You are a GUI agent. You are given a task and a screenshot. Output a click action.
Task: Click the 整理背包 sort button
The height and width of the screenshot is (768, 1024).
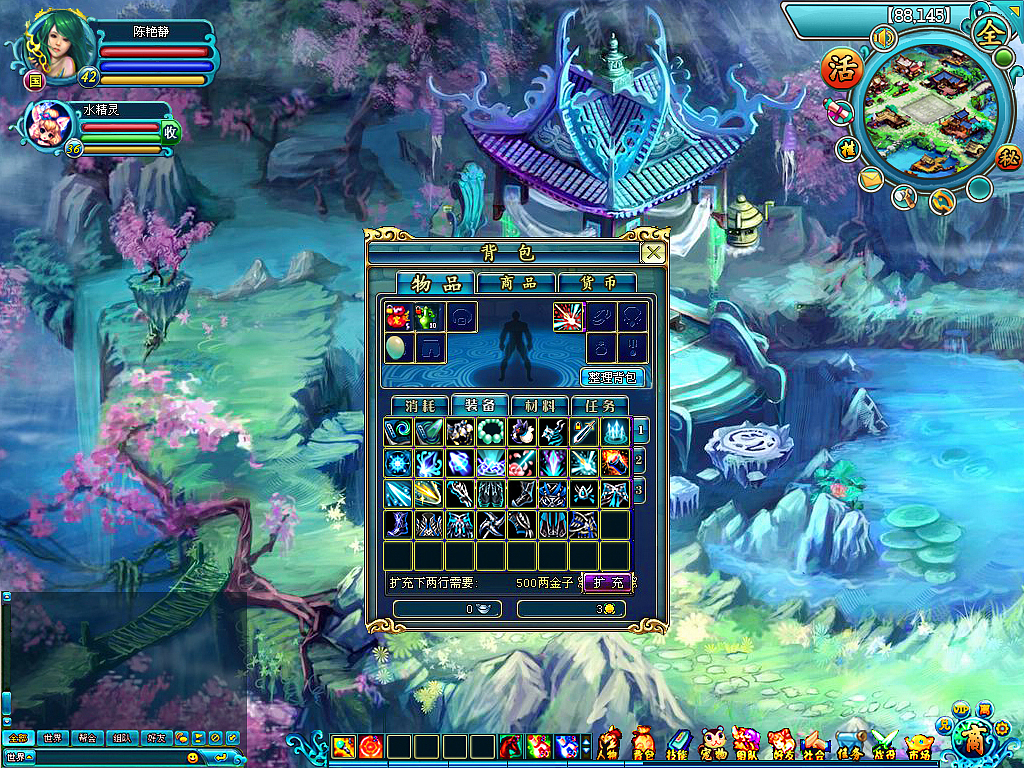(612, 377)
